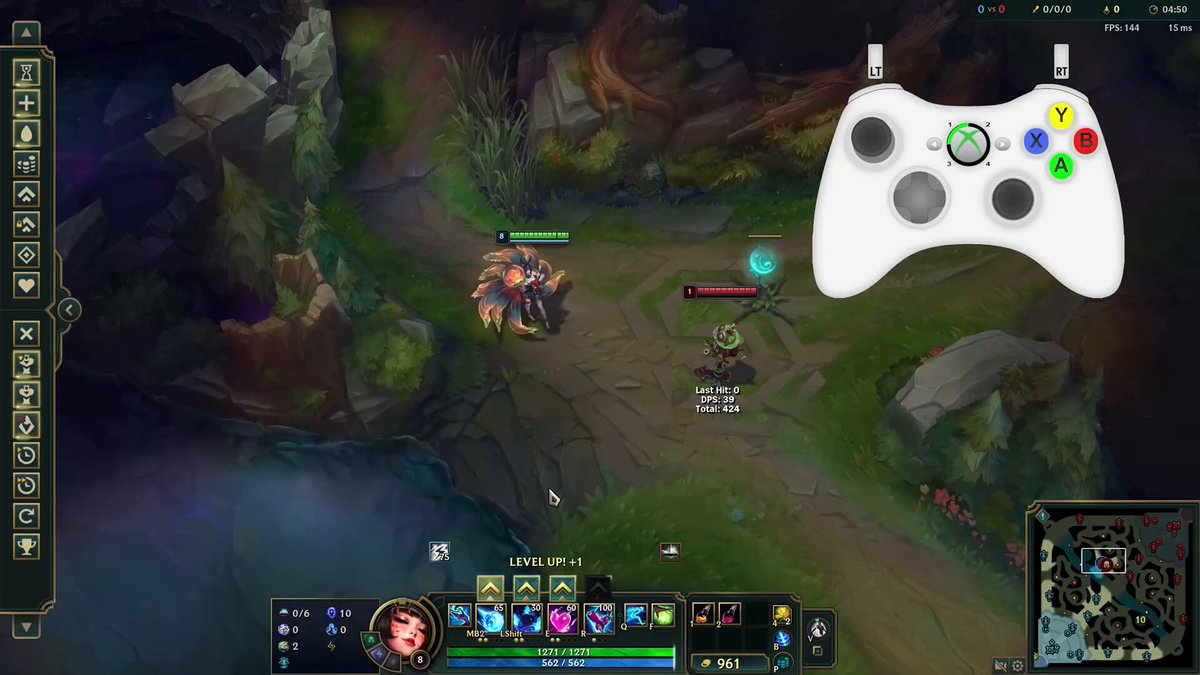Use the red potion in item slot 1
Viewport: 1200px width, 675px height.
(x=703, y=612)
